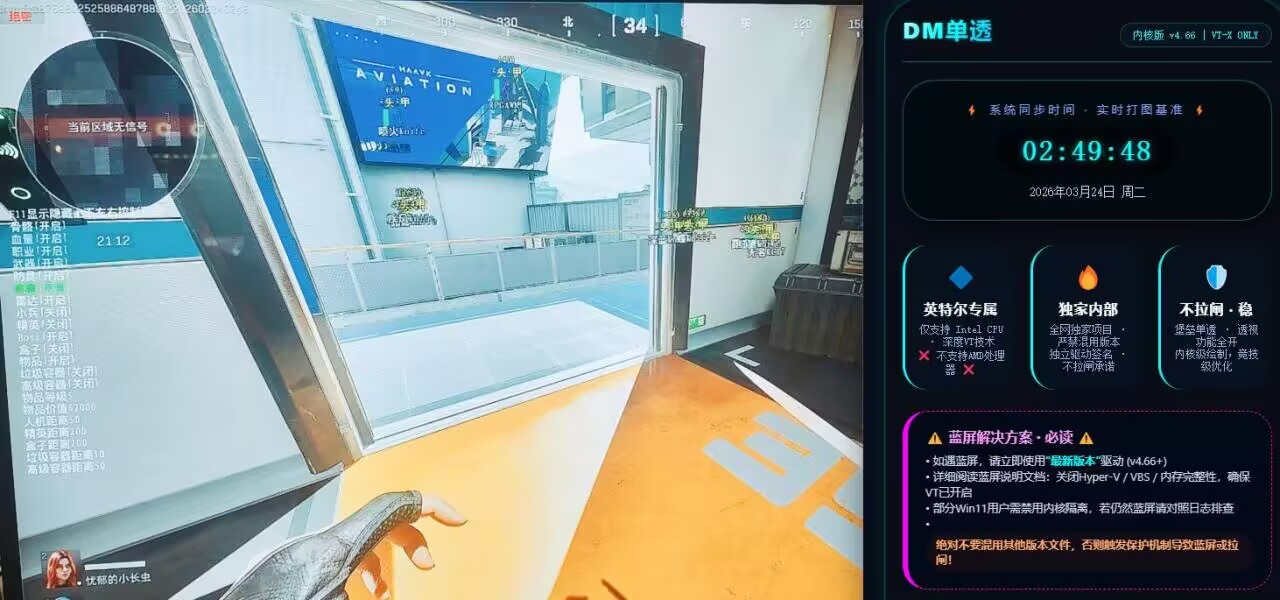Image resolution: width=1280 pixels, height=600 pixels.
Task: Select the flame icon card
Action: 1087,316
